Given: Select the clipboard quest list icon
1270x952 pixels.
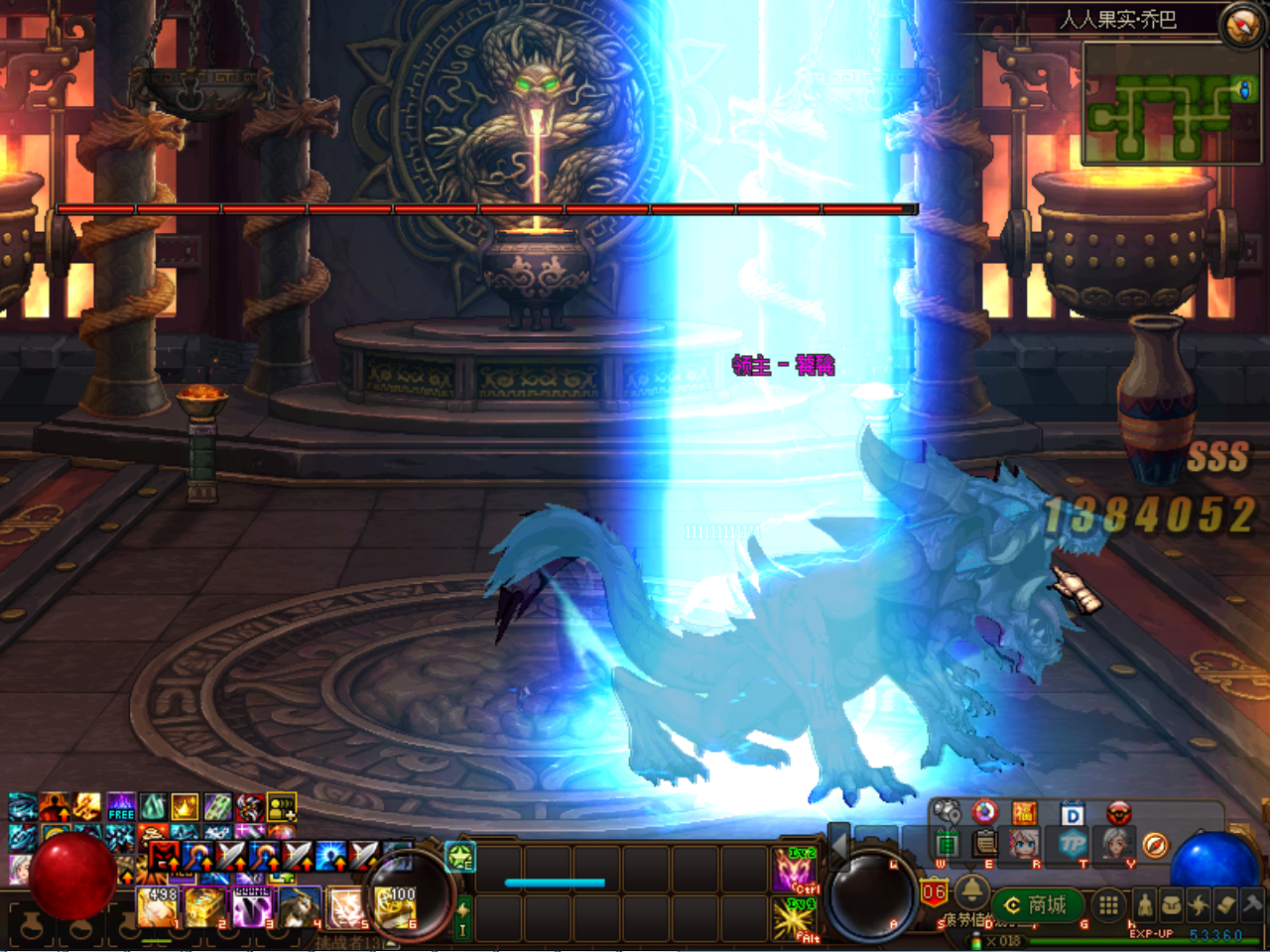Looking at the screenshot, I should [983, 843].
